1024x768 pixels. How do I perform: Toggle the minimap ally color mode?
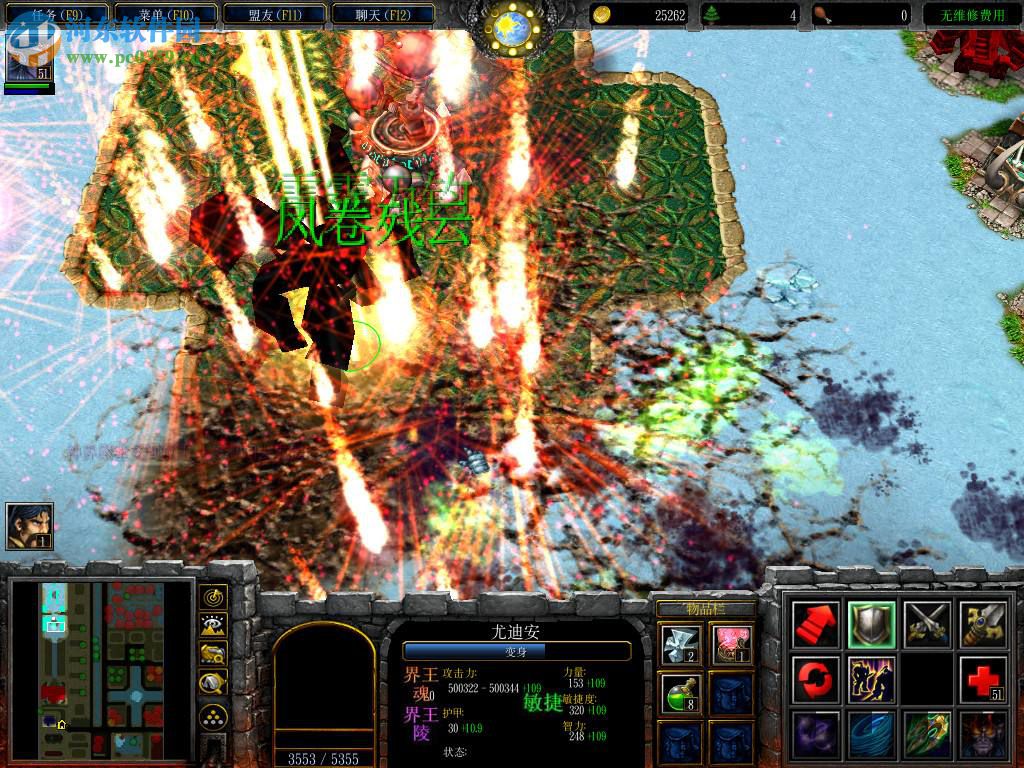coord(212,655)
